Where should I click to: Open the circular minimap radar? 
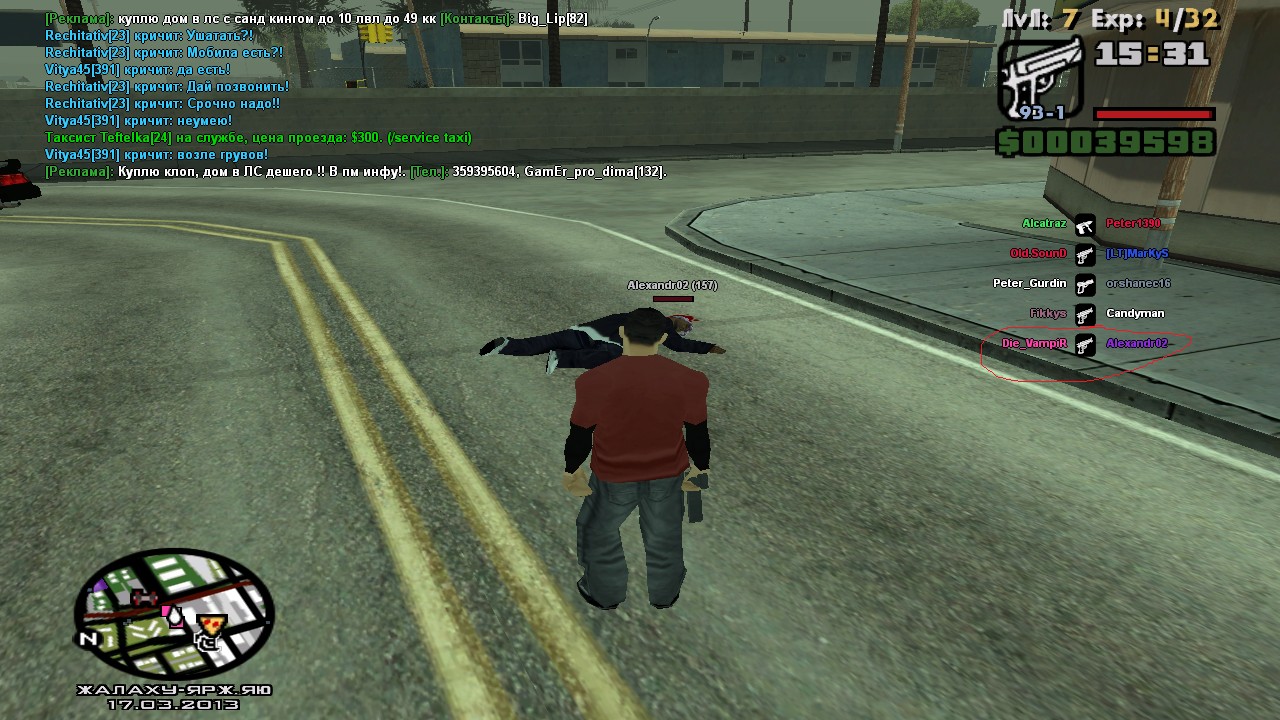coord(174,613)
